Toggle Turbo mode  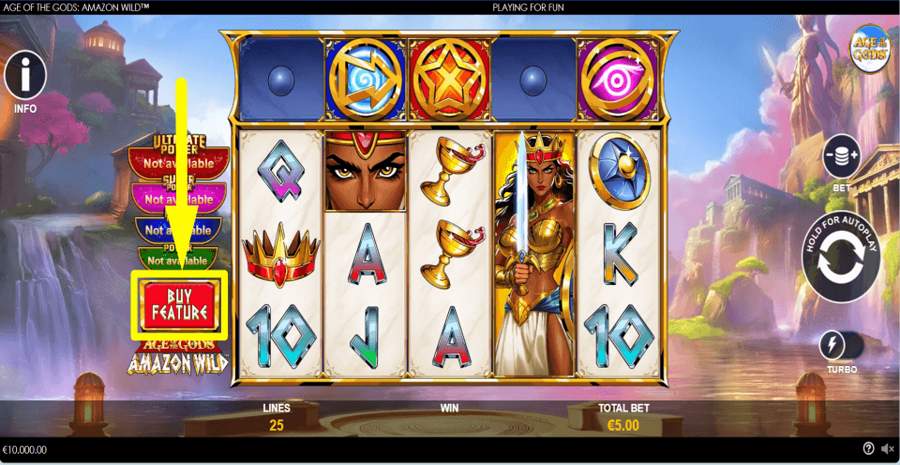click(840, 346)
